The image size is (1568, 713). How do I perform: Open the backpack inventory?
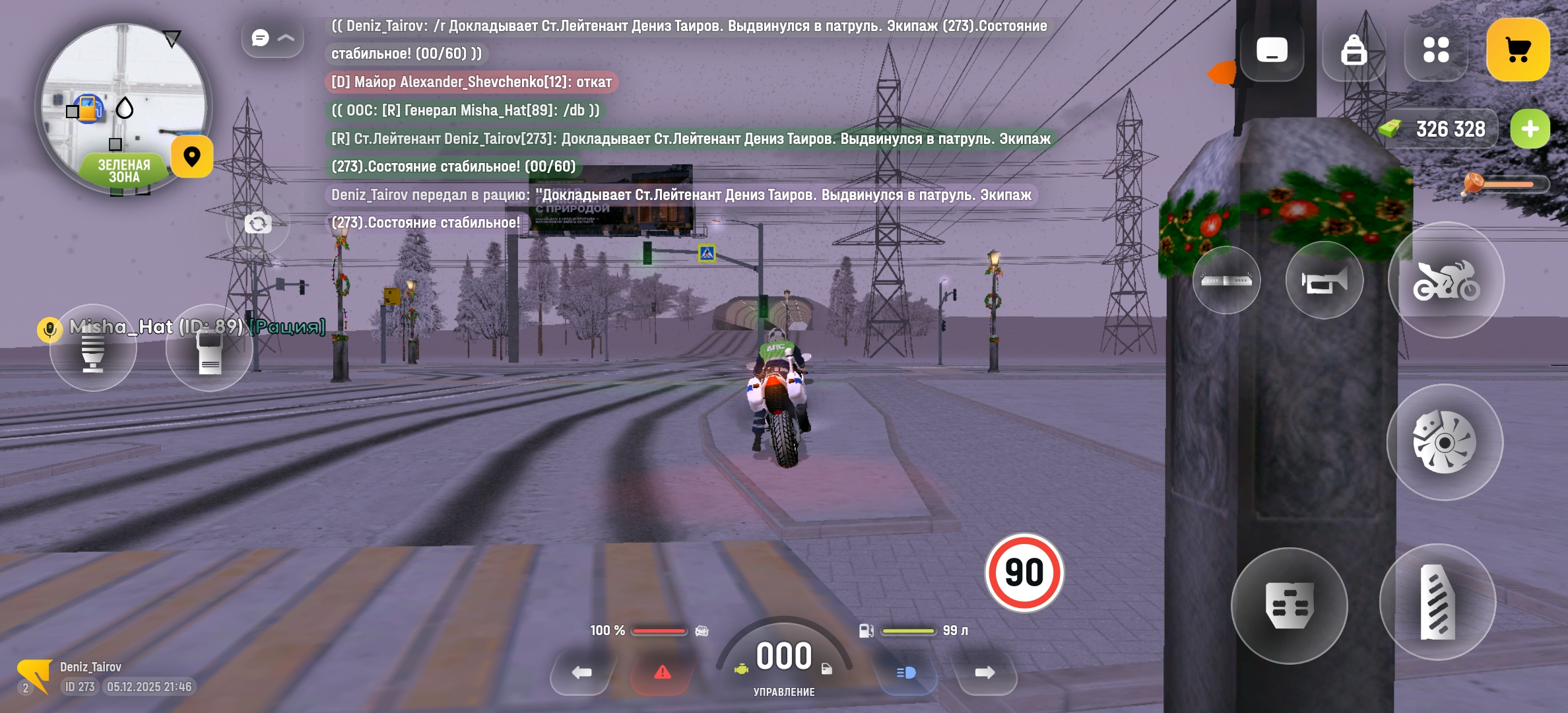(1354, 50)
